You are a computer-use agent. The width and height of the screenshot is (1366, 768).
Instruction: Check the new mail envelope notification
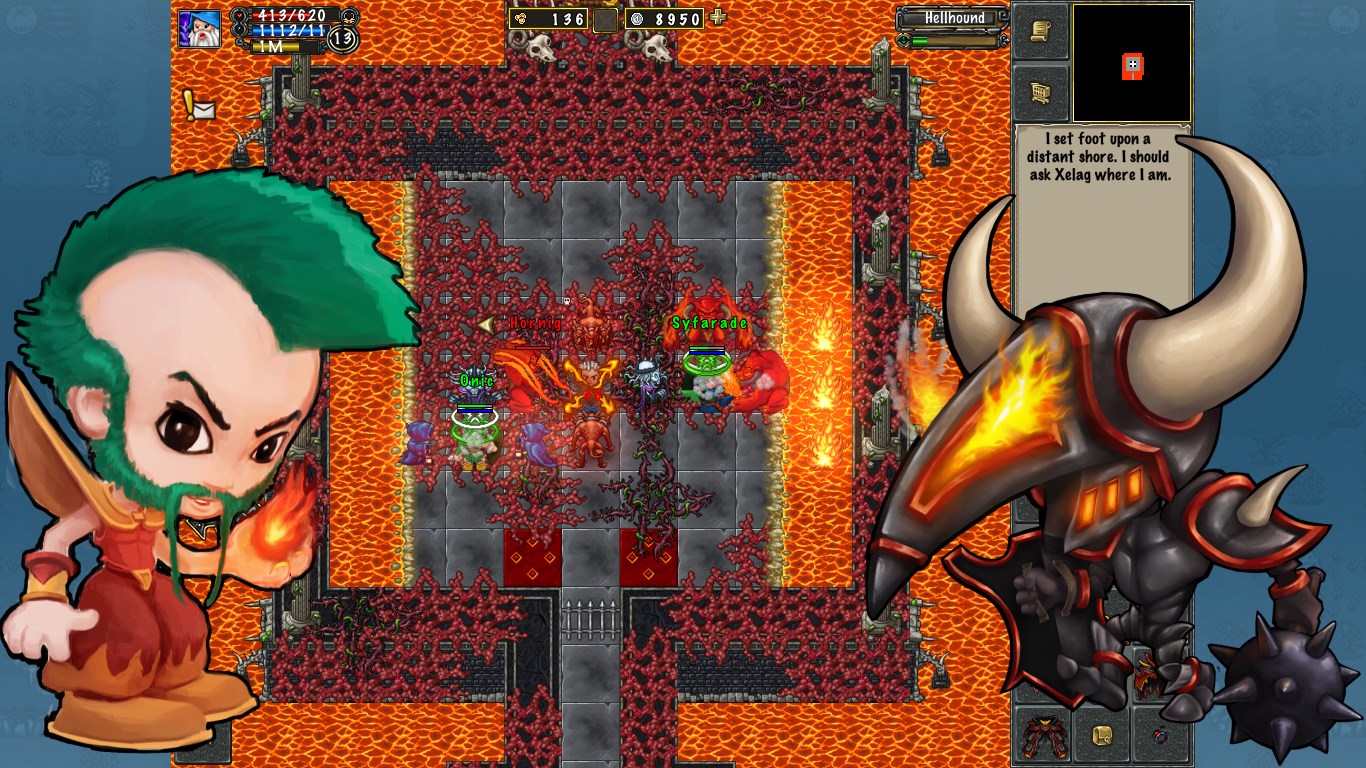200,106
